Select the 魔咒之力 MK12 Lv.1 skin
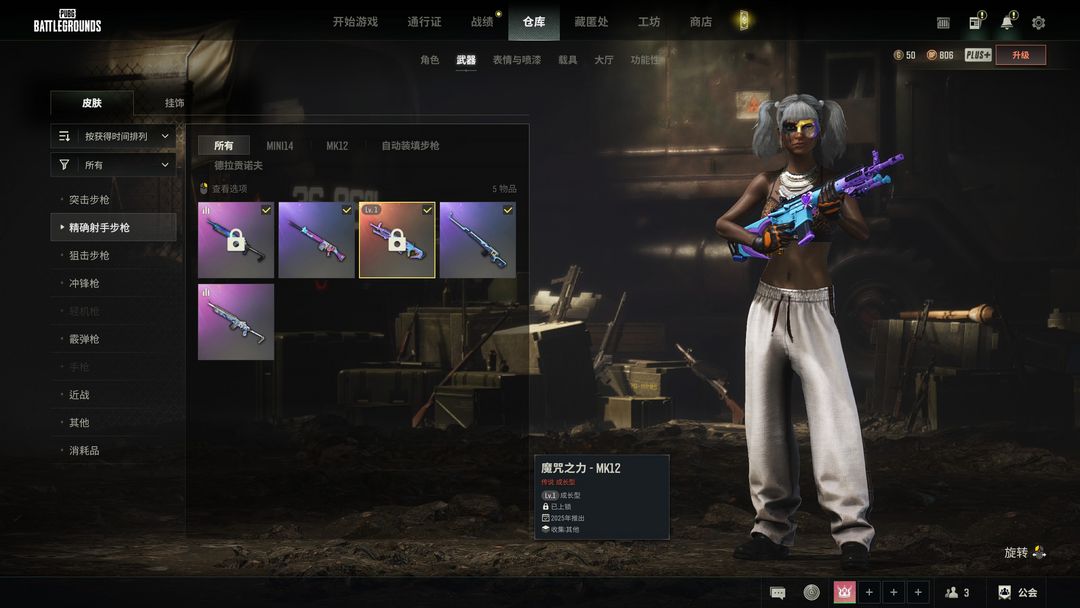Image resolution: width=1080 pixels, height=608 pixels. 397,240
